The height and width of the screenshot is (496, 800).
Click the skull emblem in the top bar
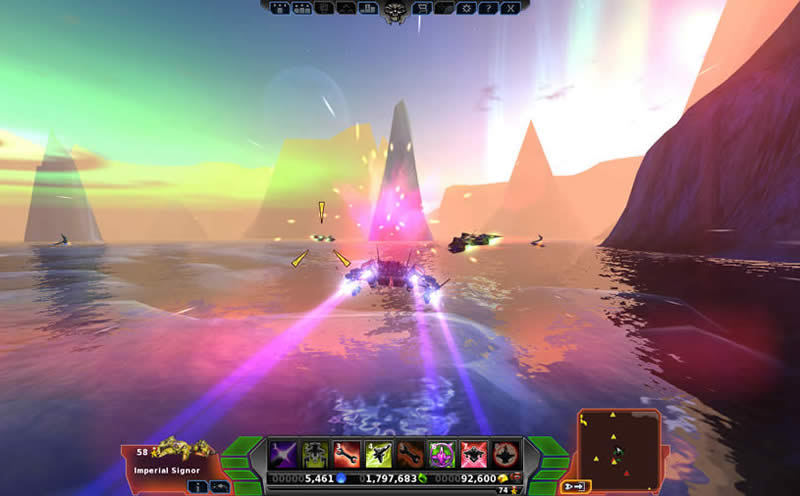point(395,11)
